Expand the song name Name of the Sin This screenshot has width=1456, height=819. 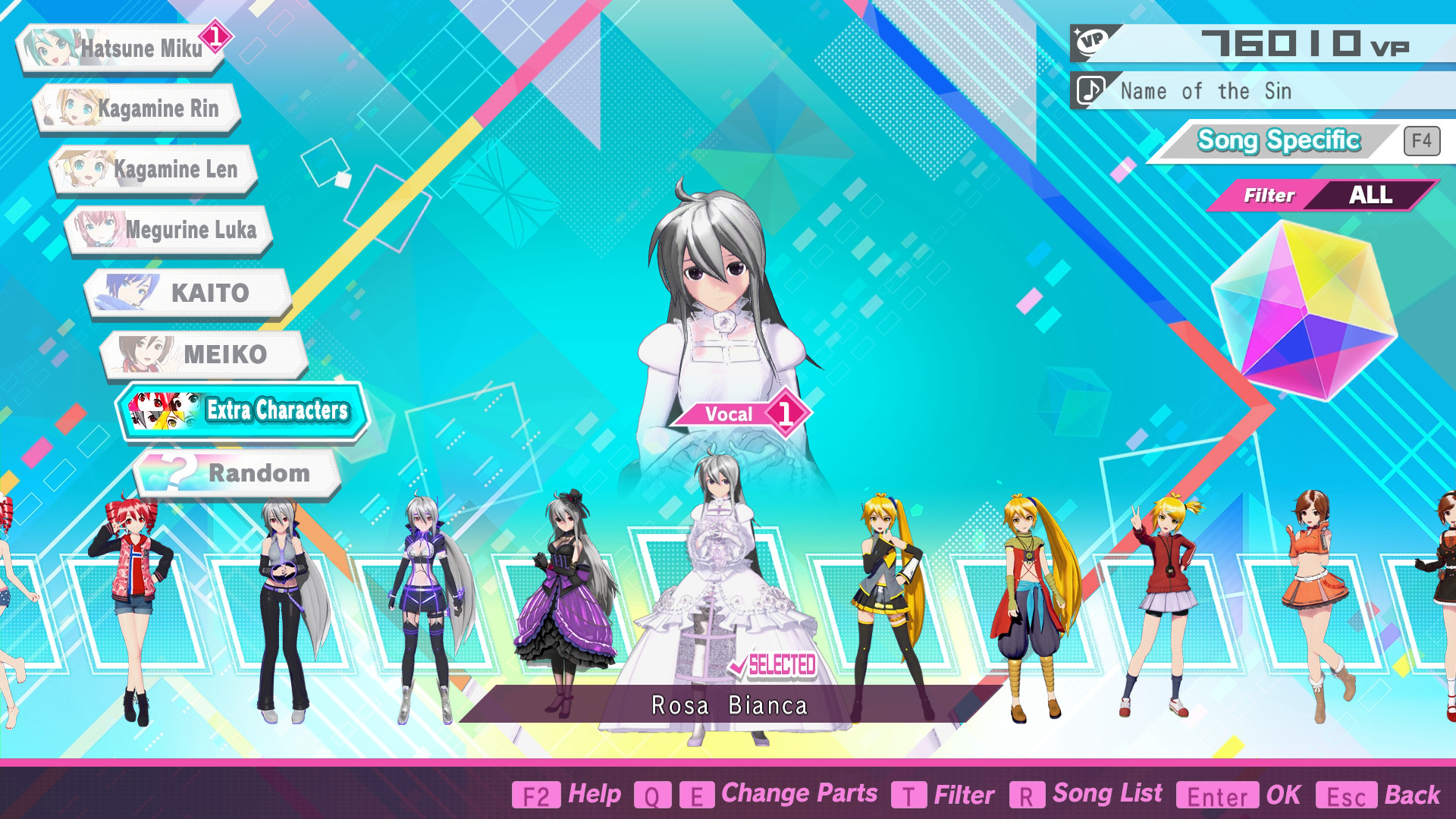1204,91
